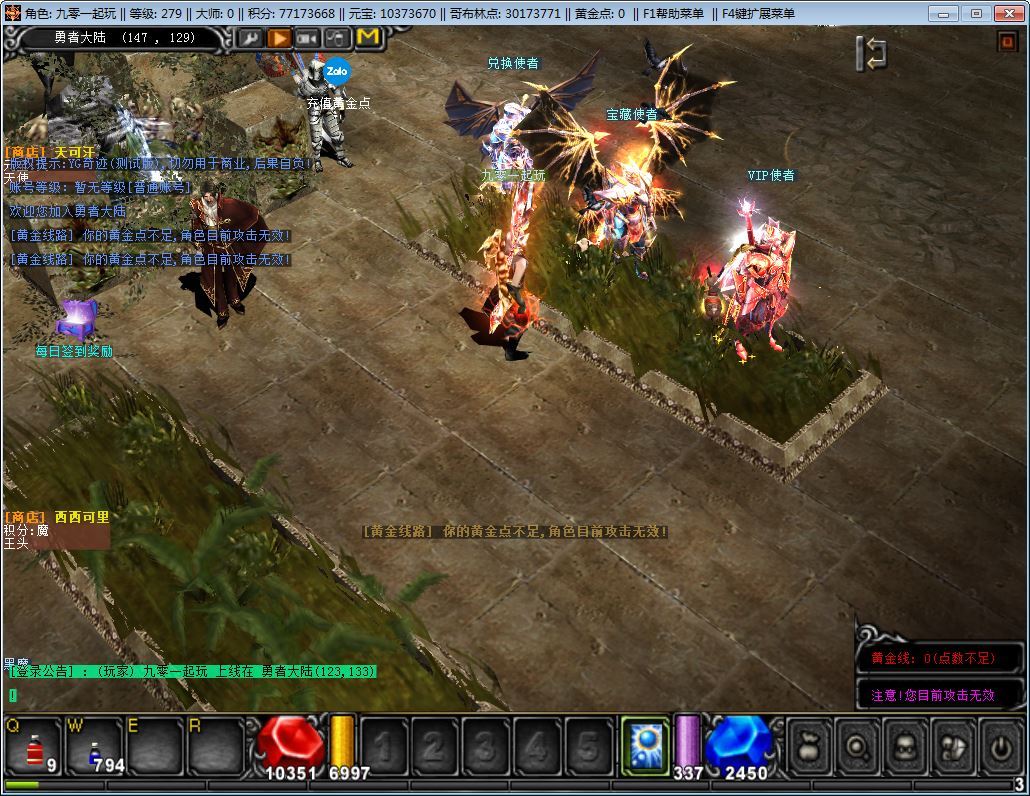
Task: Click the mouse helper icon button
Action: [338, 37]
